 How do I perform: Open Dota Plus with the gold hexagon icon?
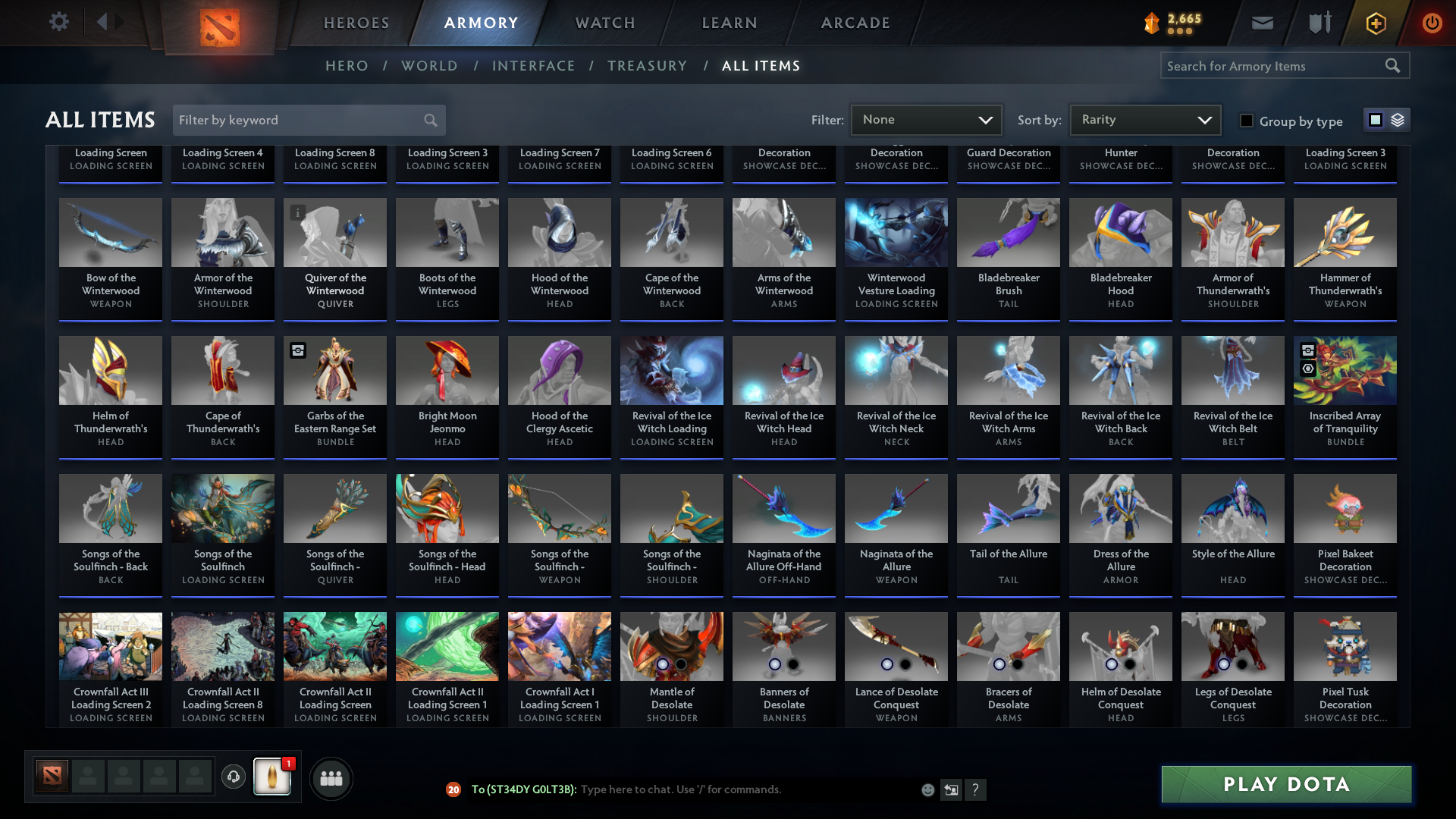point(1375,23)
